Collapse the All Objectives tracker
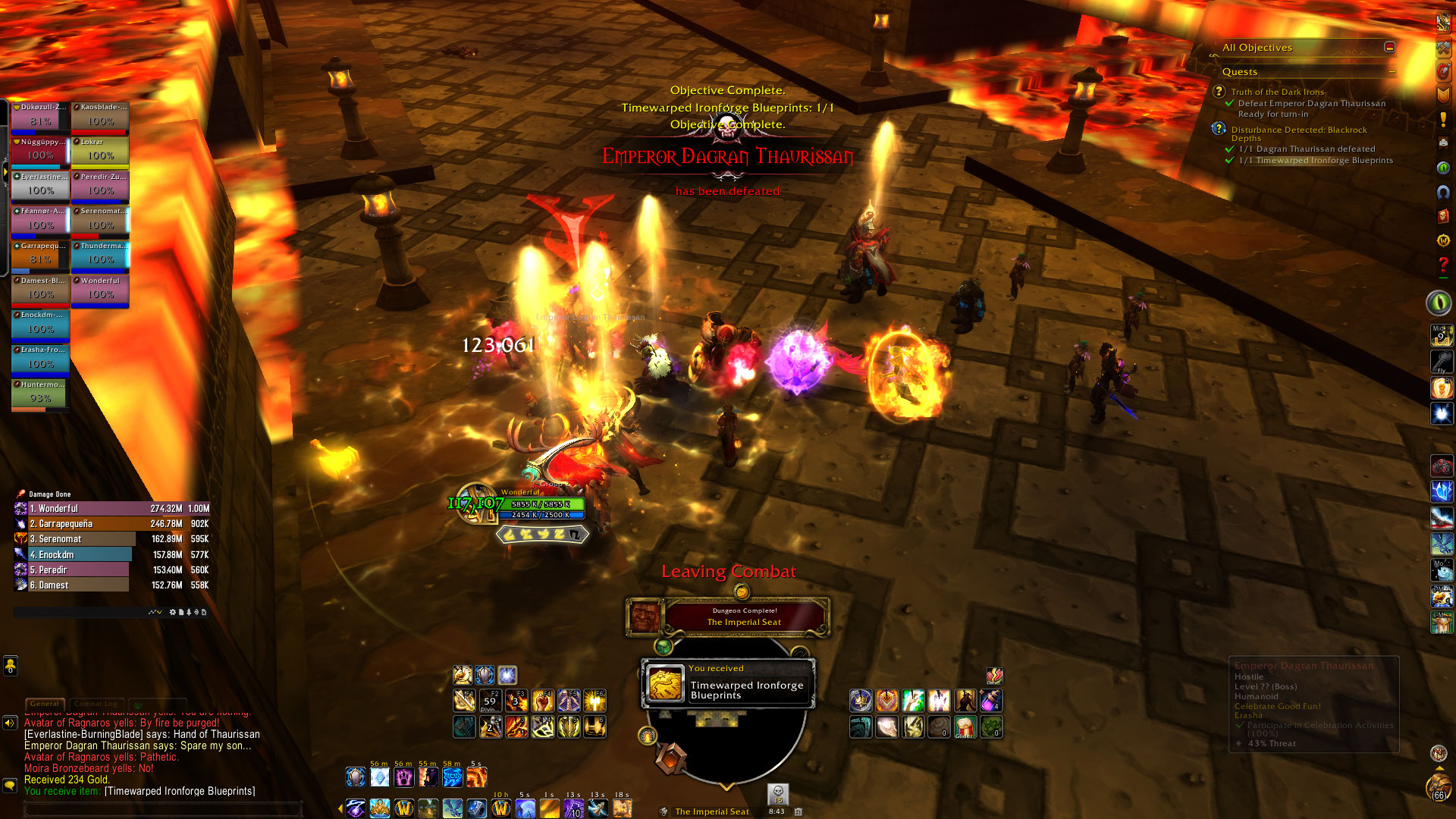The image size is (1456, 819). pyautogui.click(x=1389, y=47)
